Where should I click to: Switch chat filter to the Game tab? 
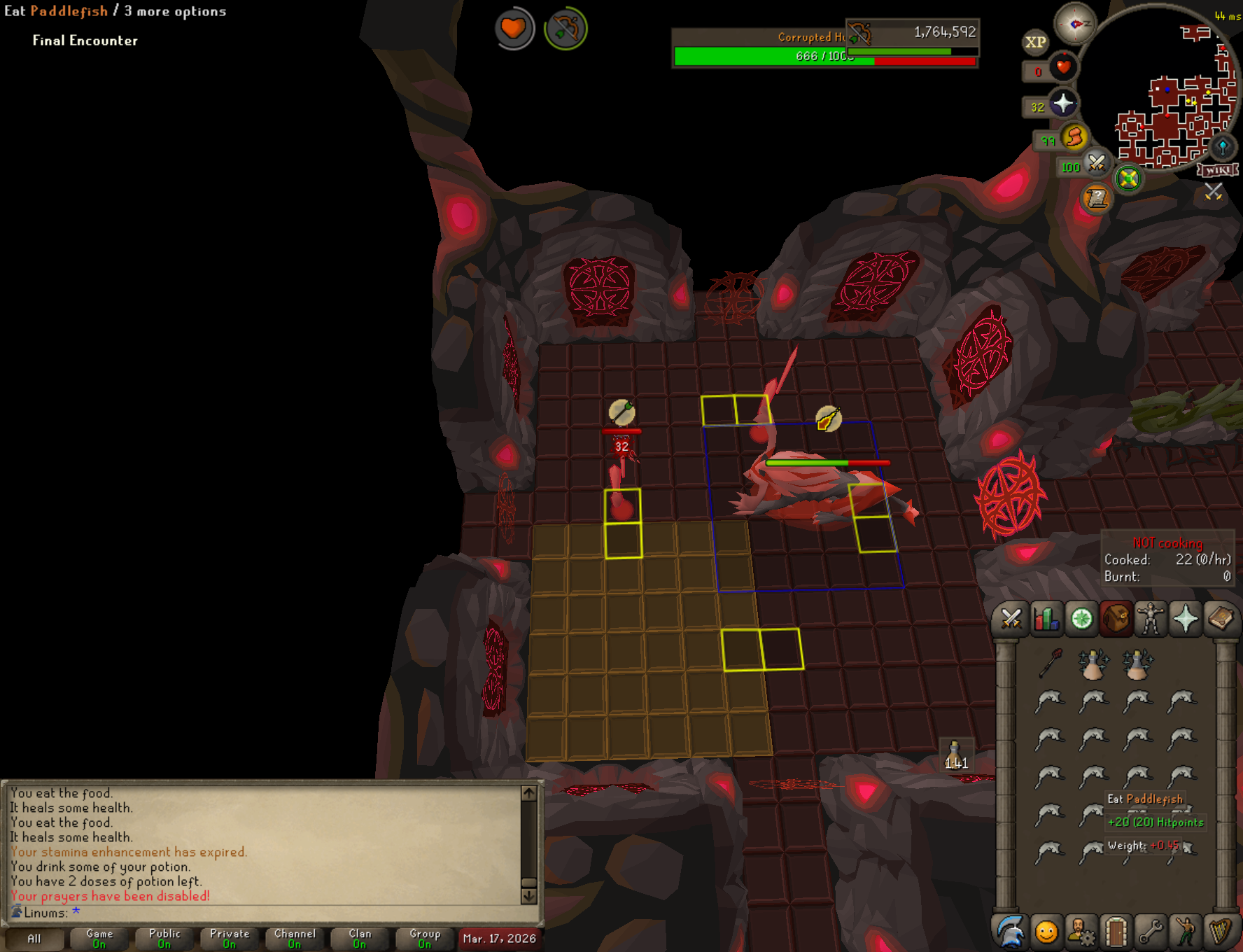pos(99,938)
